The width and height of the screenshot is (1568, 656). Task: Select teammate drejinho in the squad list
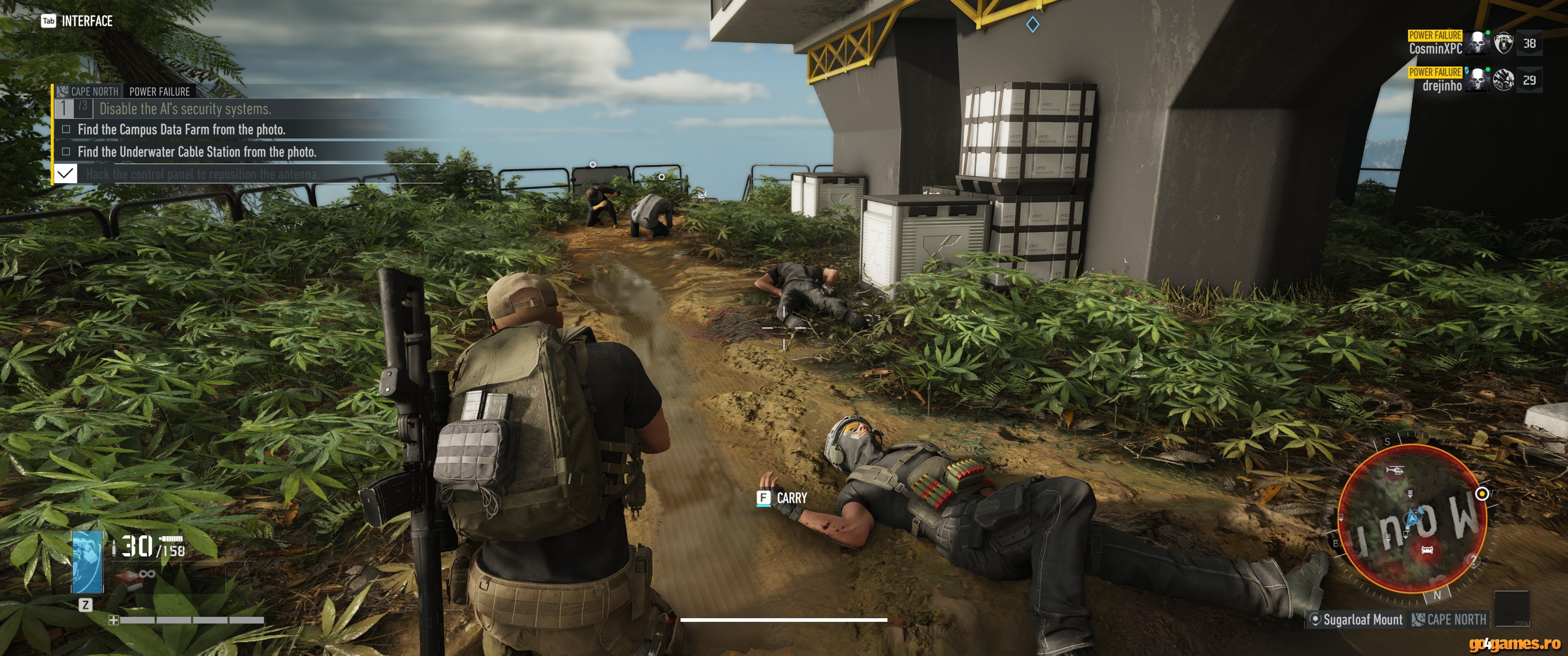pyautogui.click(x=1441, y=85)
